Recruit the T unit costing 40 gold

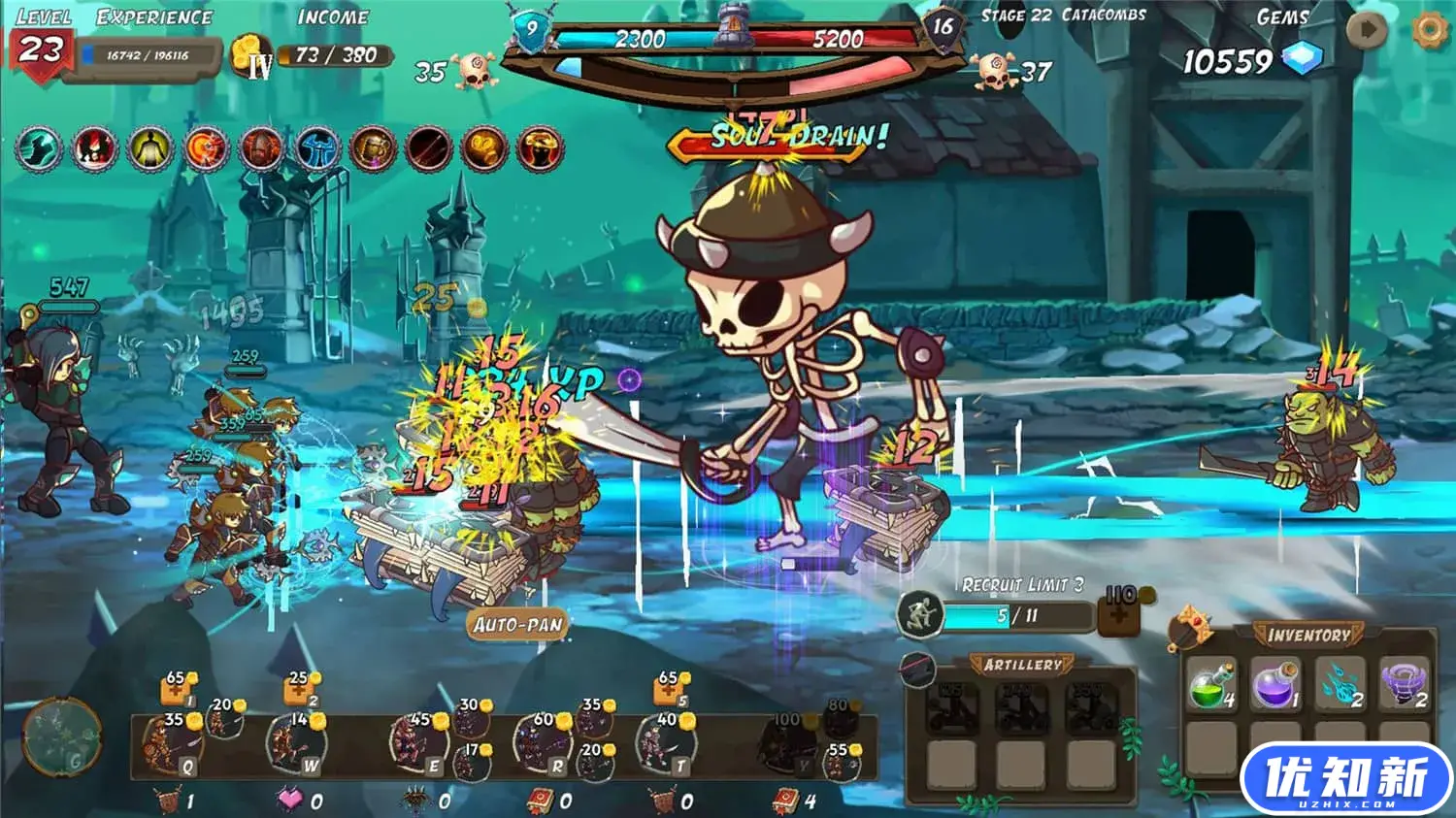click(x=666, y=745)
